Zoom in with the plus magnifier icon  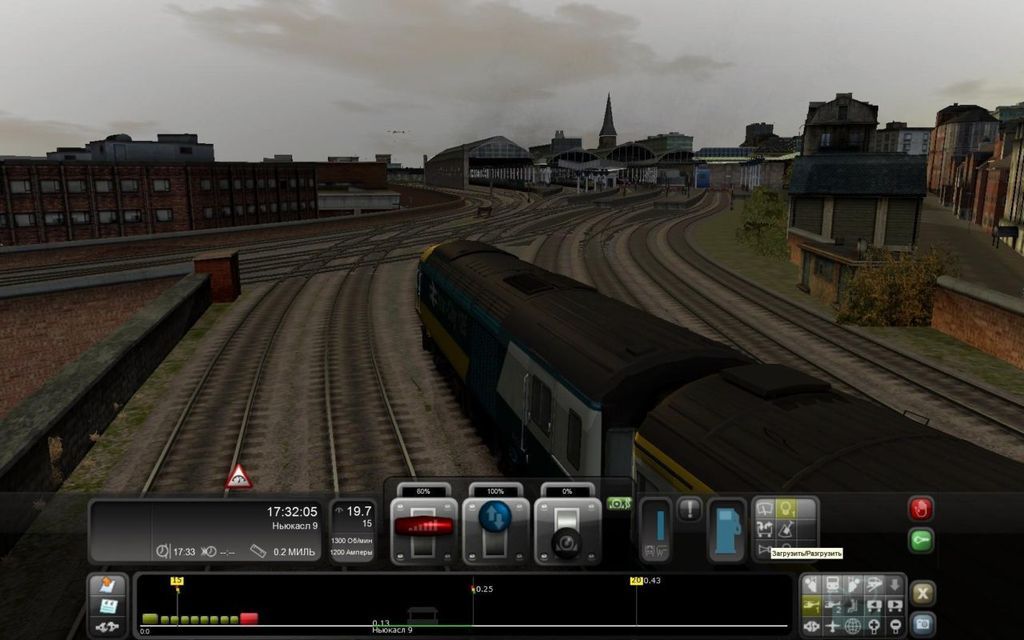(874, 627)
